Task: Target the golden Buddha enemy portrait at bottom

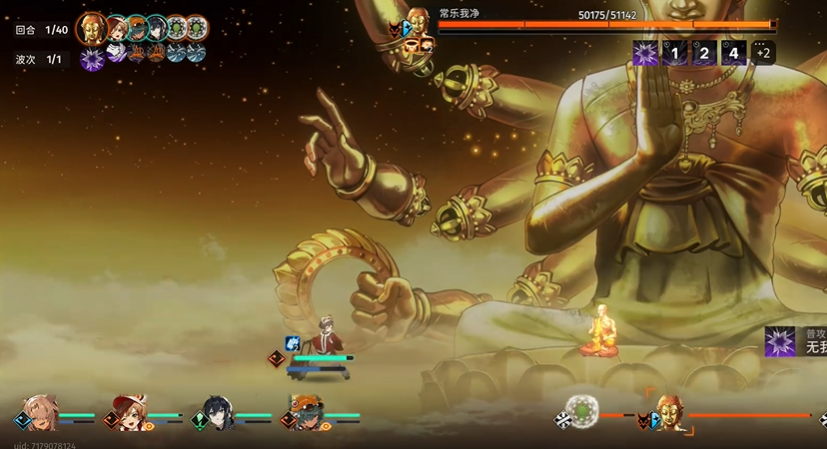Action: point(669,411)
